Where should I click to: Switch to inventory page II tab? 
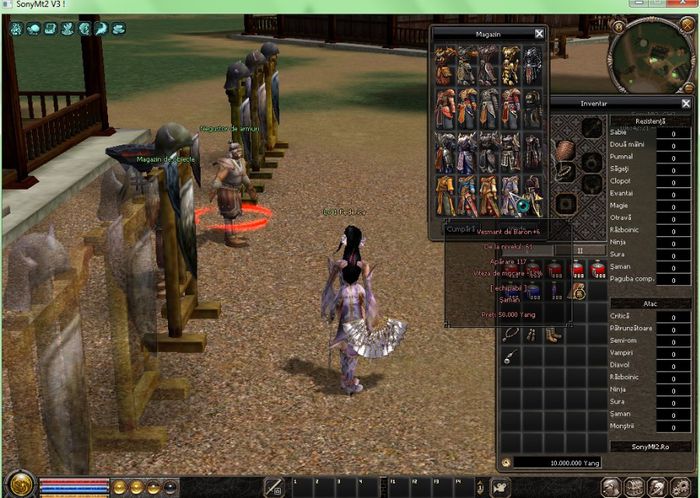(x=580, y=250)
